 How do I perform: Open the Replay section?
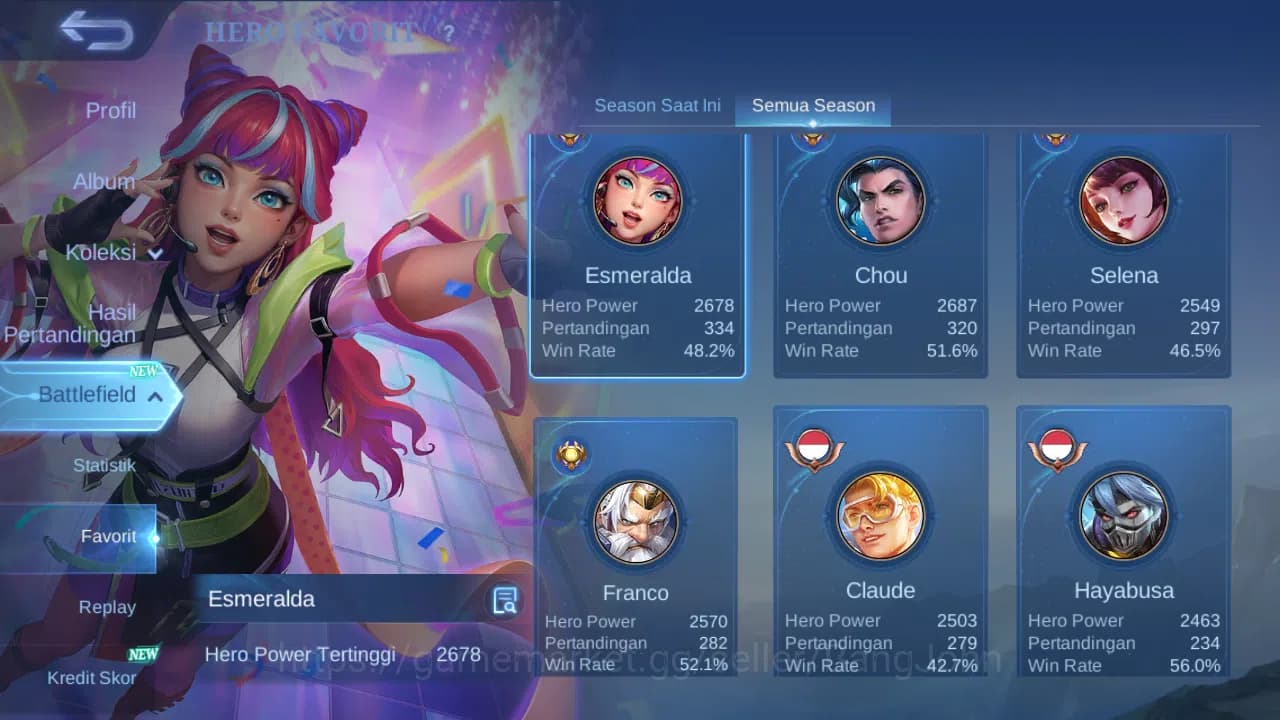click(107, 607)
